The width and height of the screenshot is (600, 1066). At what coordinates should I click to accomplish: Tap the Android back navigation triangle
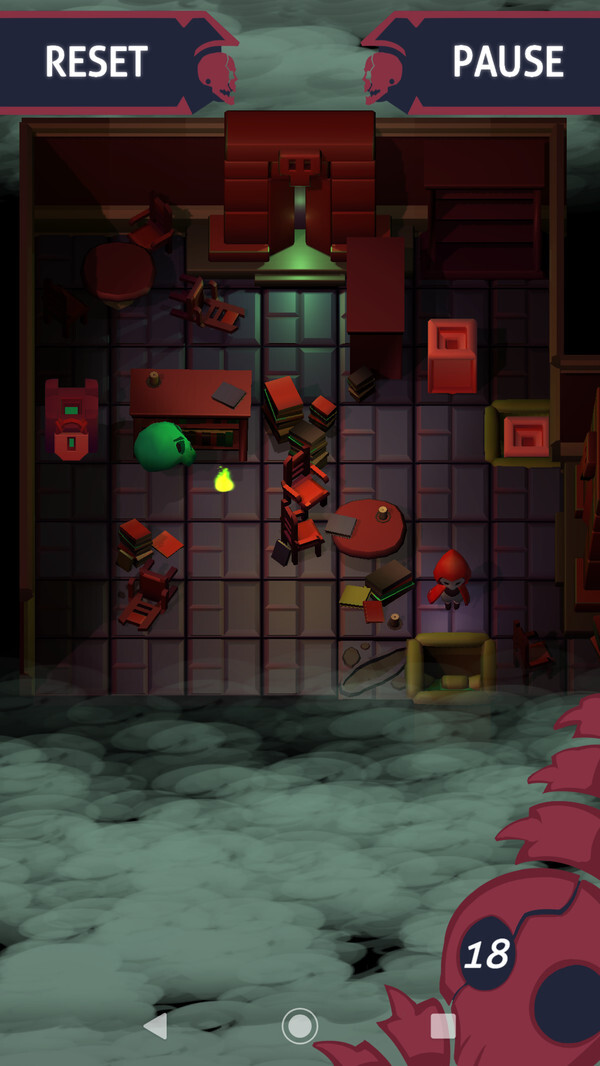pos(155,1025)
